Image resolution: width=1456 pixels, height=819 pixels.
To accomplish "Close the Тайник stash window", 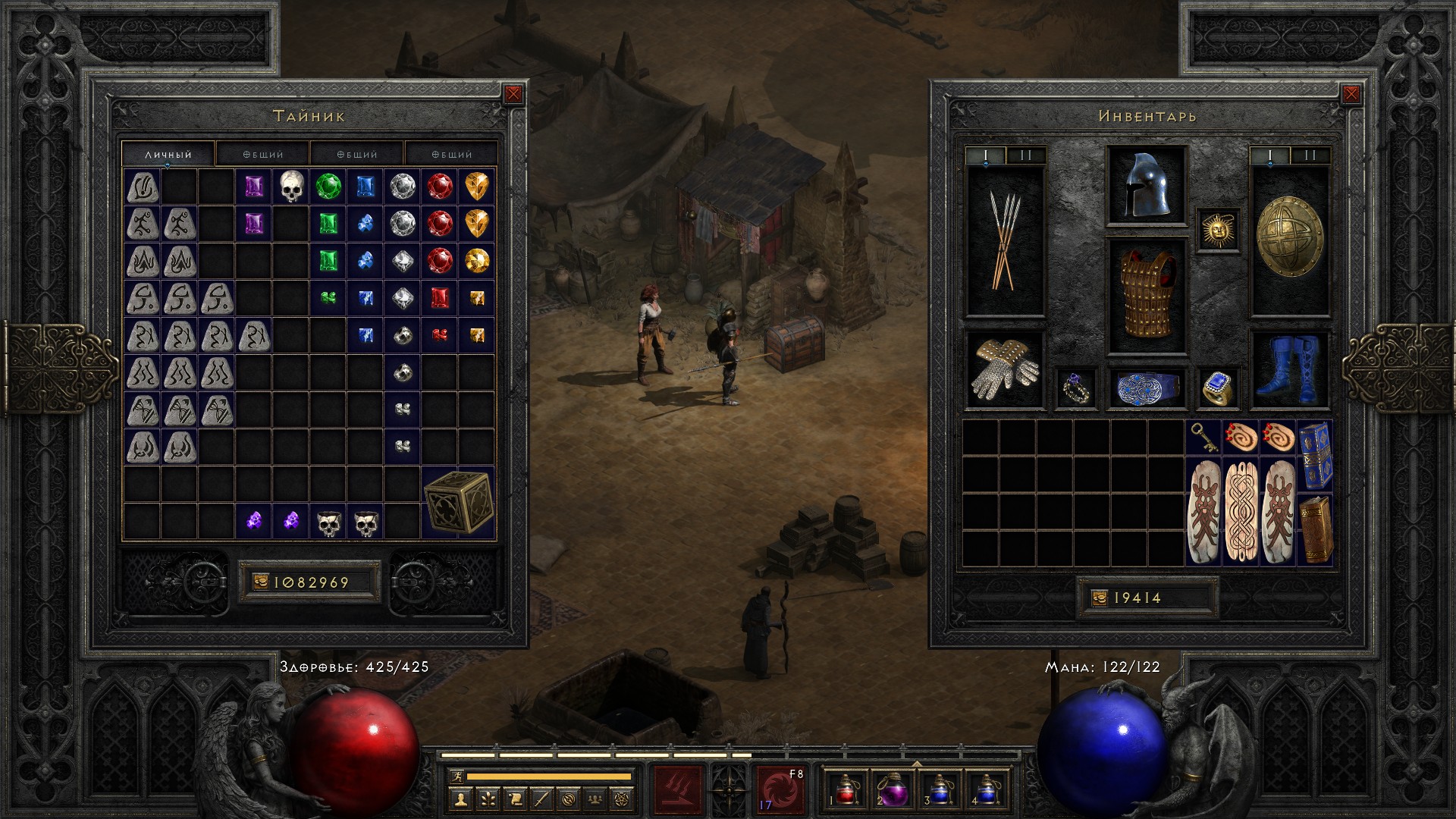I will click(513, 94).
